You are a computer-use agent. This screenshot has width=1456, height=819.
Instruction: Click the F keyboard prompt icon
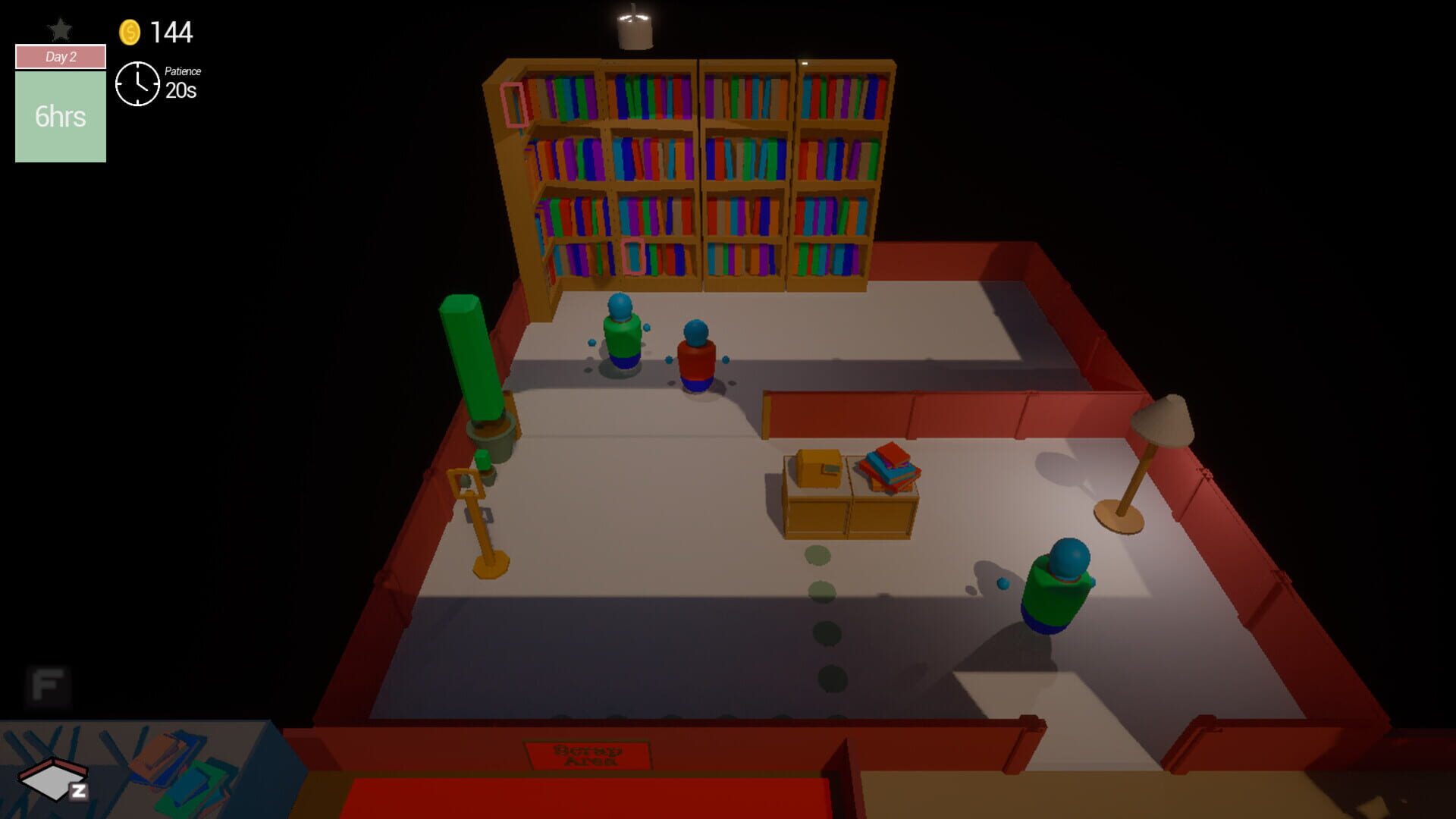tap(45, 686)
